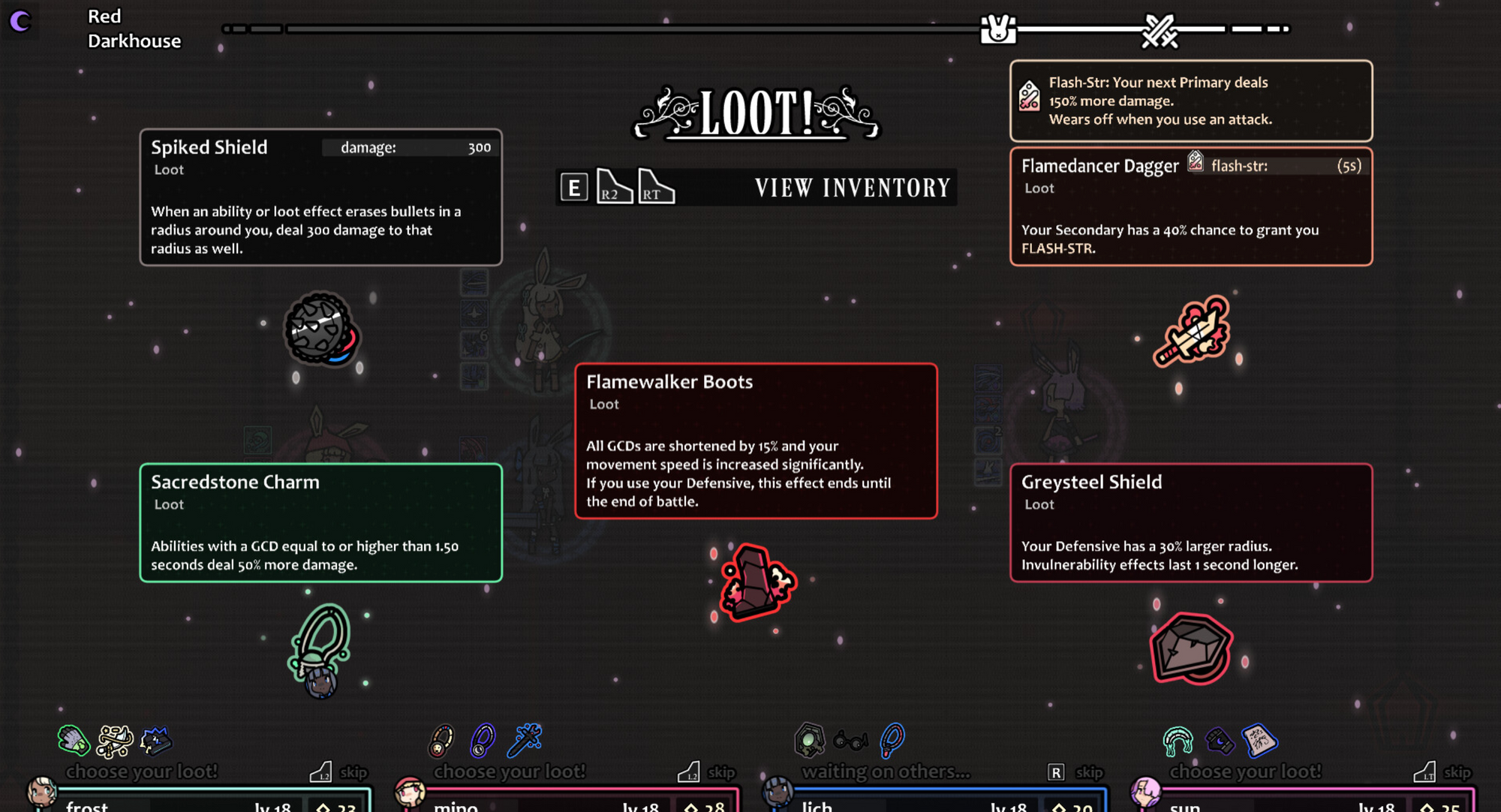Inspect frost's green glove item
The width and height of the screenshot is (1501, 812).
tap(74, 741)
